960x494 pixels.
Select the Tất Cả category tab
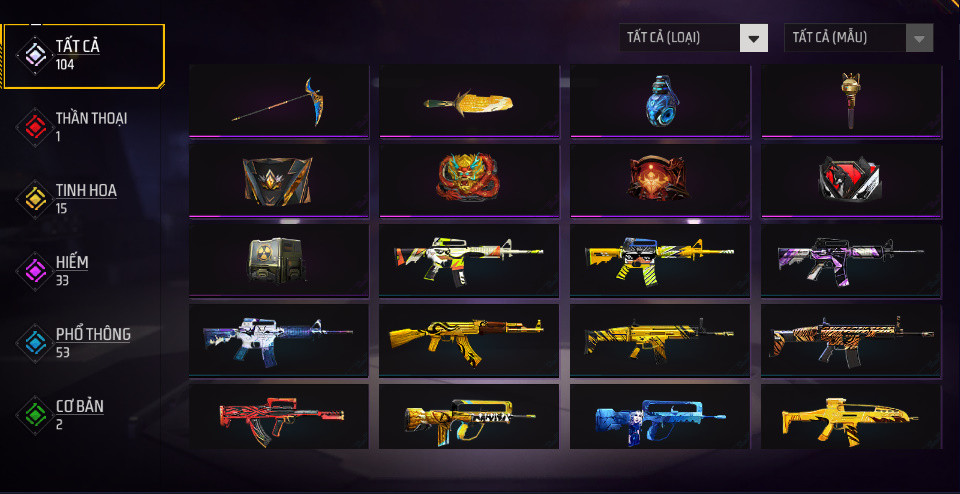84,55
